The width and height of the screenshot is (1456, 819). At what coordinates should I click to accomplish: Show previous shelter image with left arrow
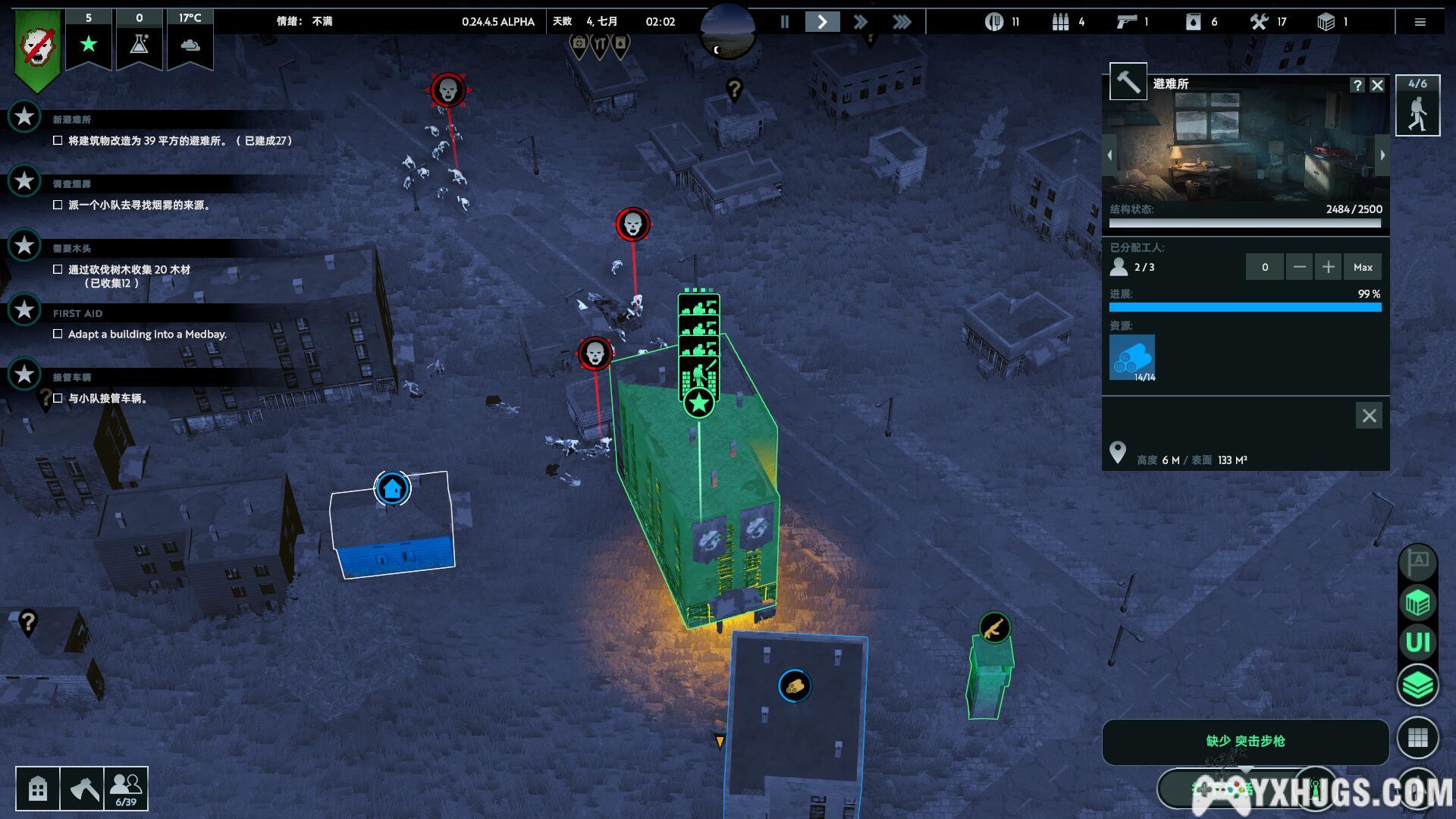[x=1109, y=155]
